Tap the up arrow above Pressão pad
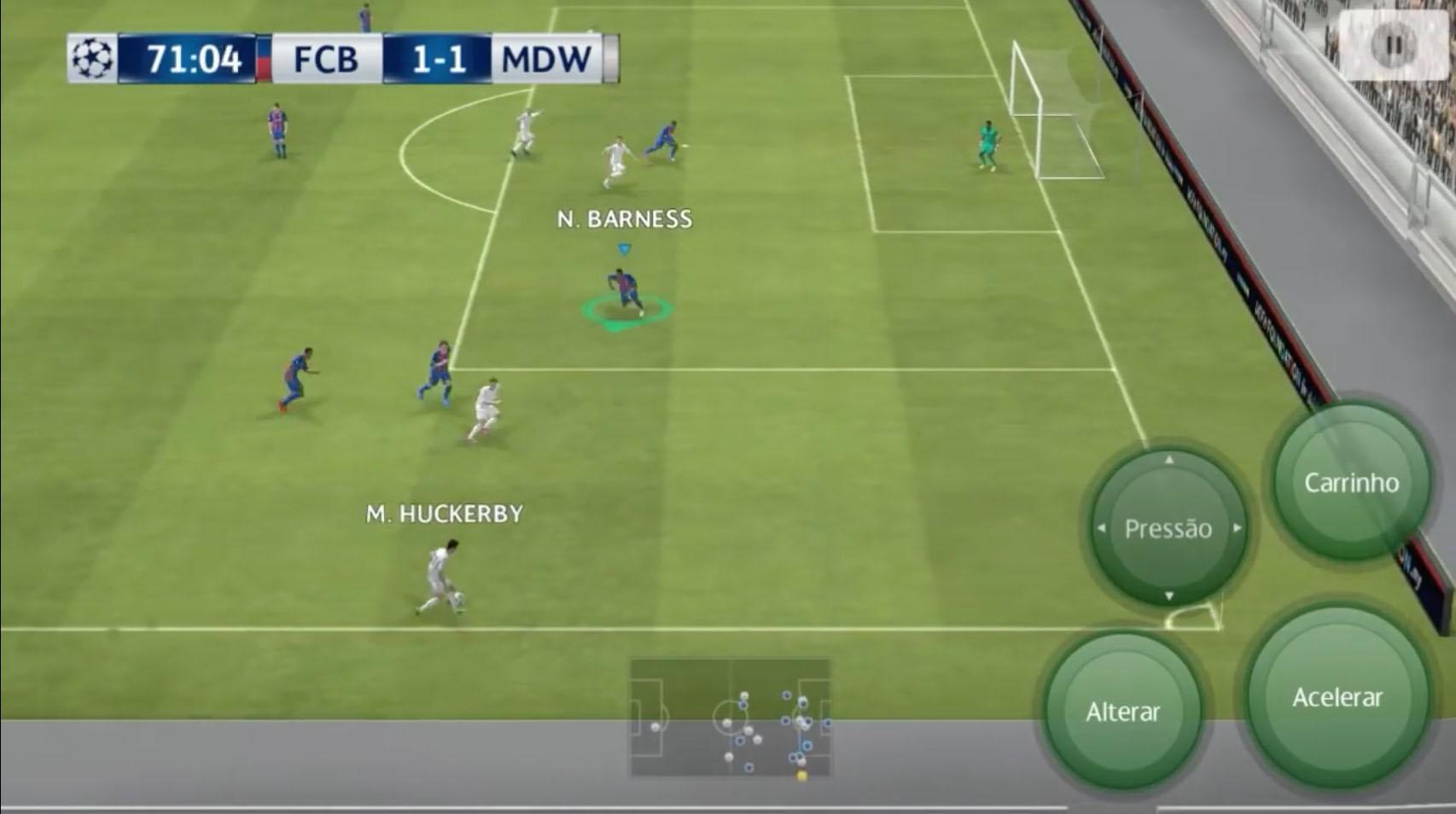 (x=1168, y=458)
